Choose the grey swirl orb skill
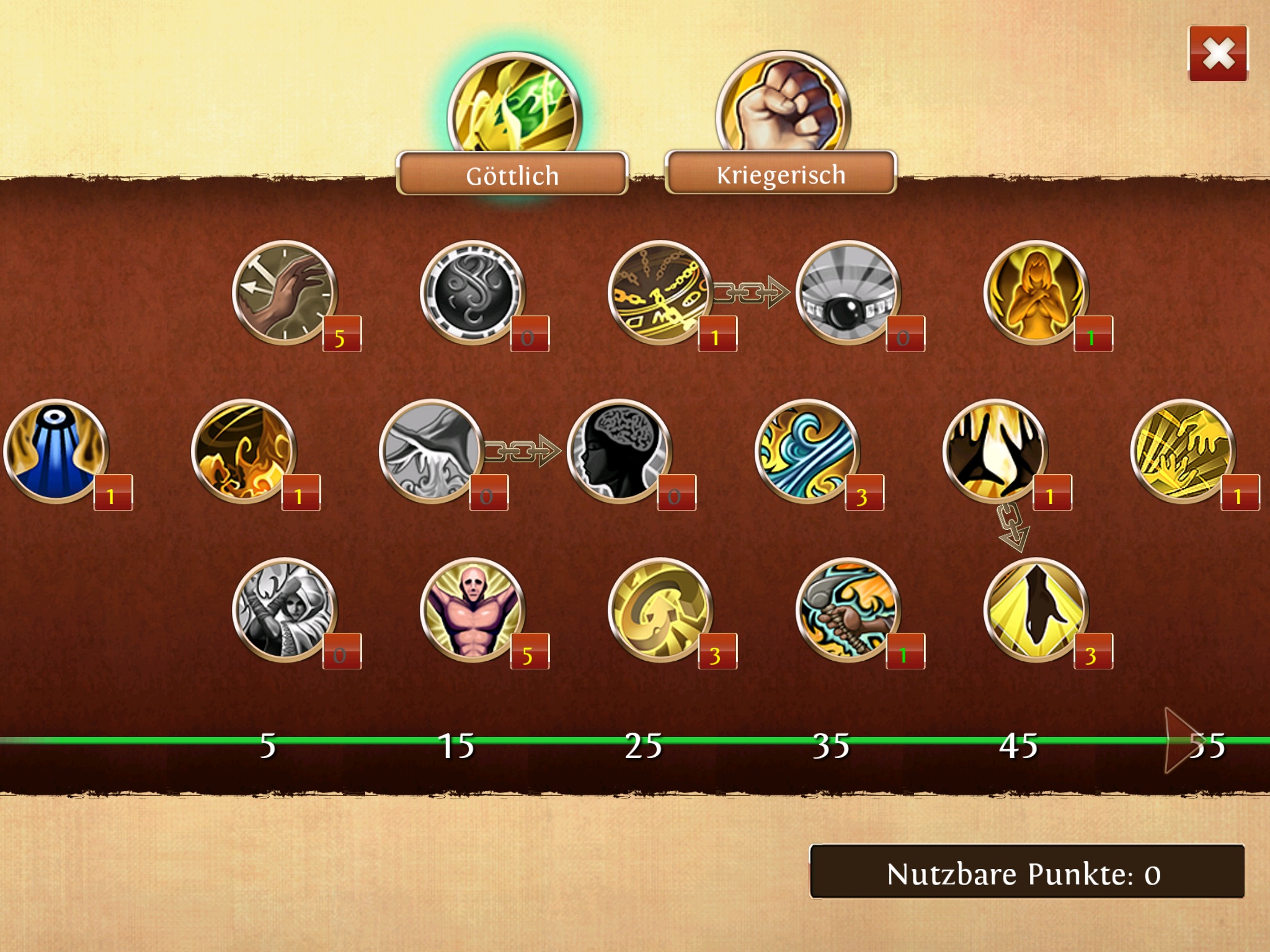The width and height of the screenshot is (1270, 952). [473, 293]
